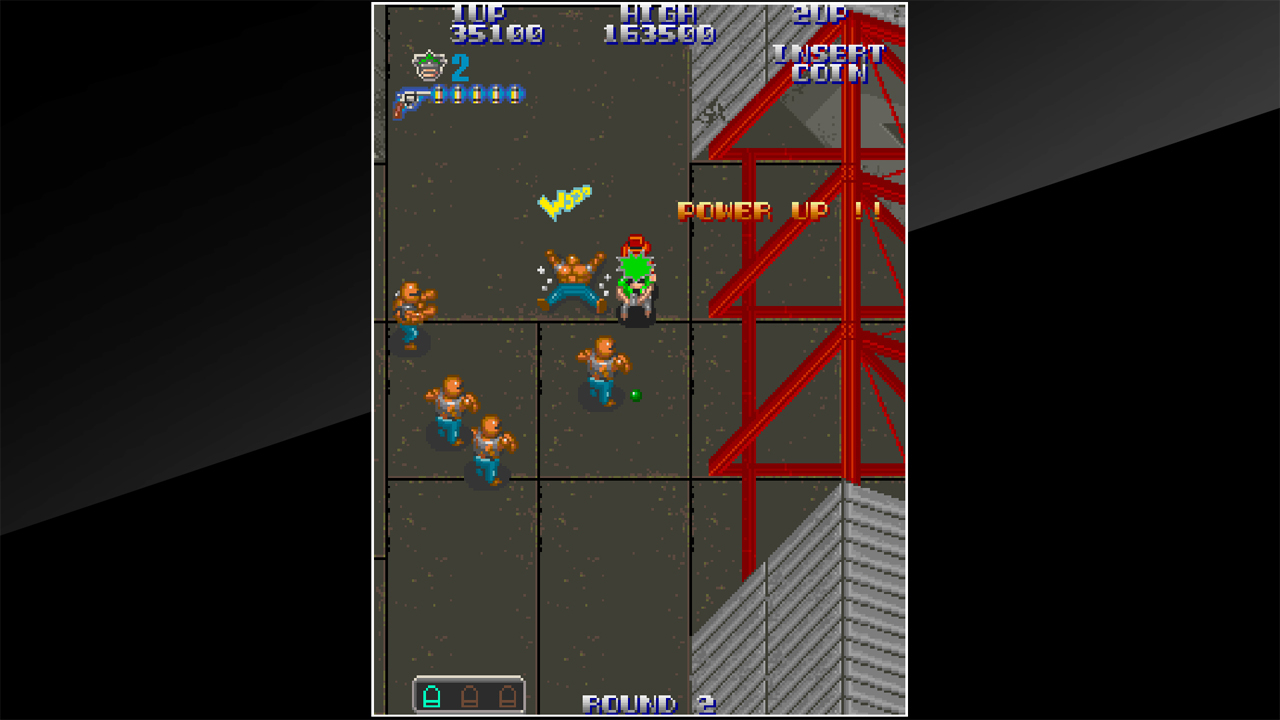Click the police badge icon
This screenshot has width=1280, height=720.
(428, 68)
